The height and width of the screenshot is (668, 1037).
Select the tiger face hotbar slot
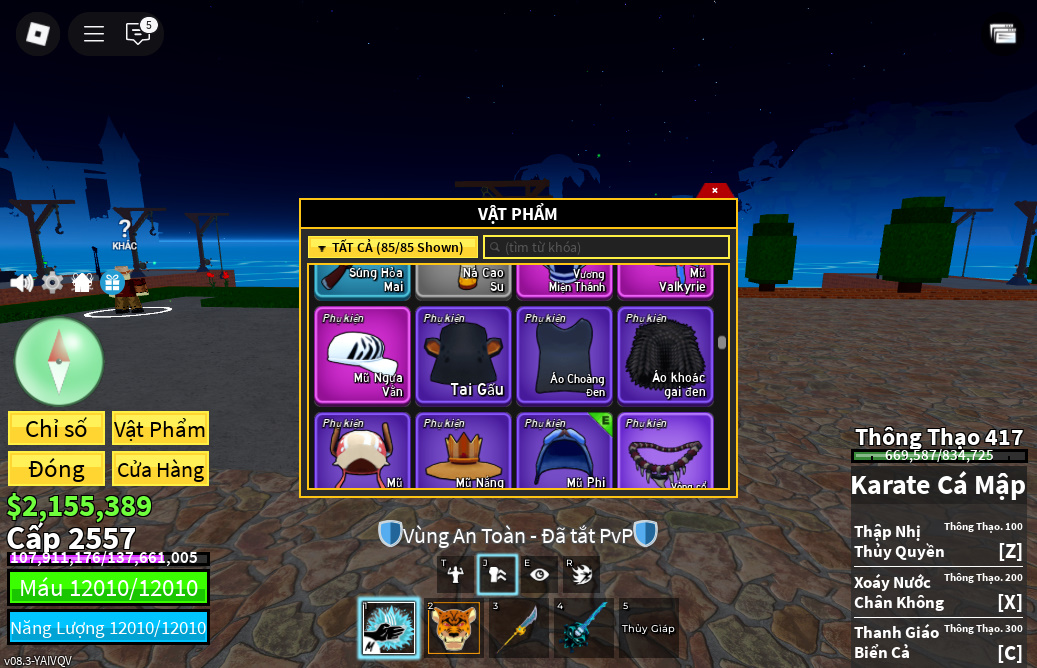[x=453, y=628]
